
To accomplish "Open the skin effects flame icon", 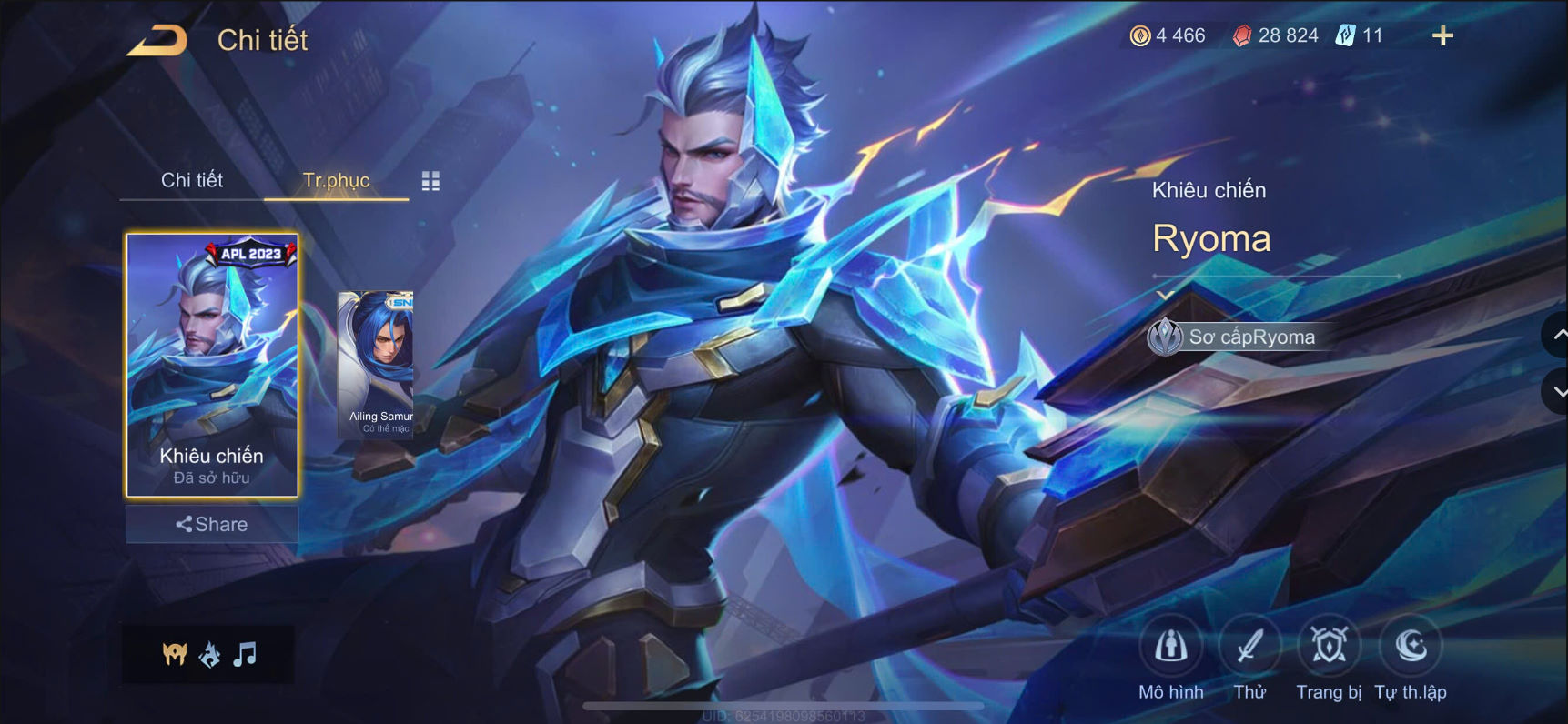I will (x=210, y=653).
